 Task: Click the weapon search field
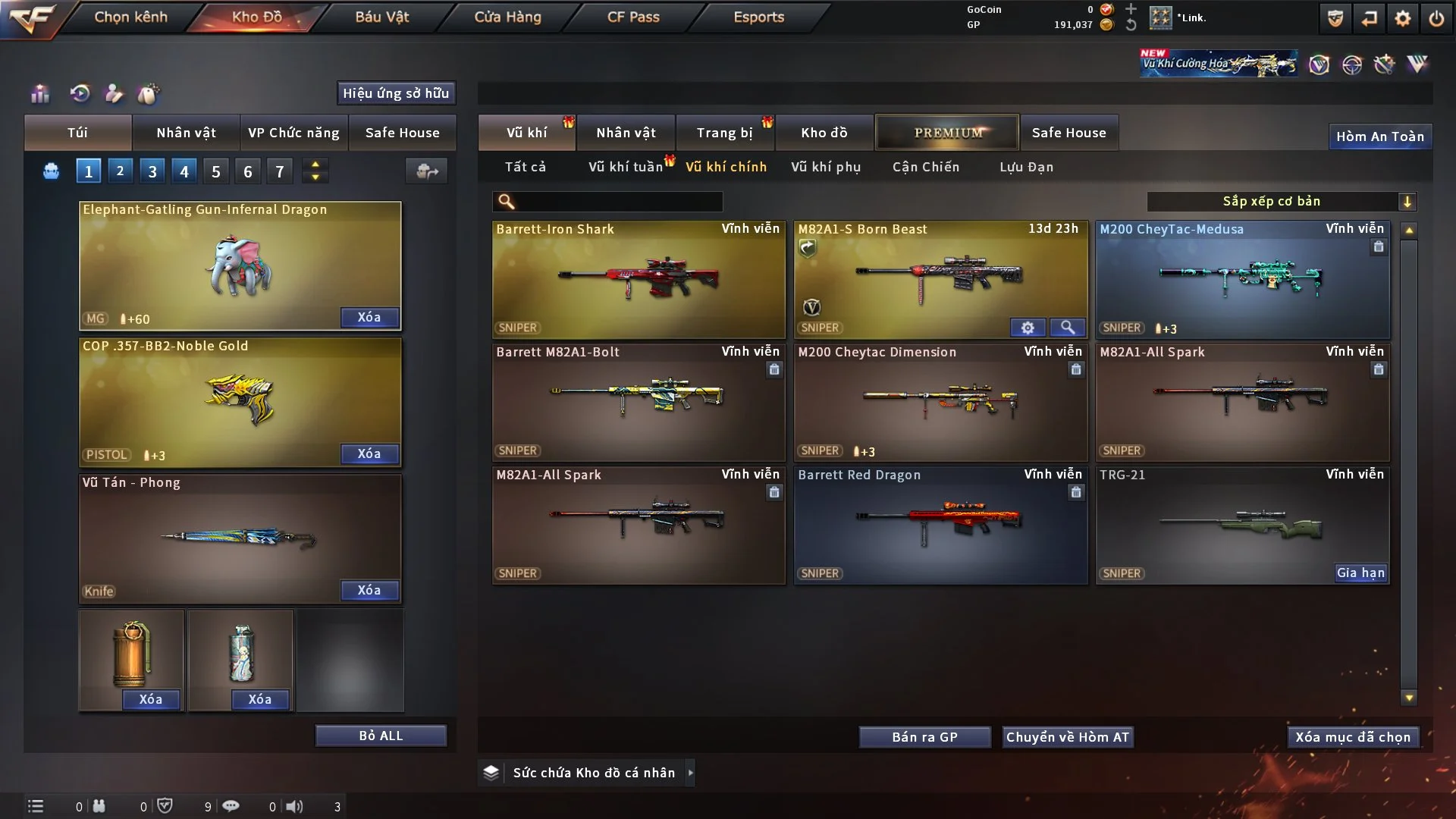coord(618,202)
